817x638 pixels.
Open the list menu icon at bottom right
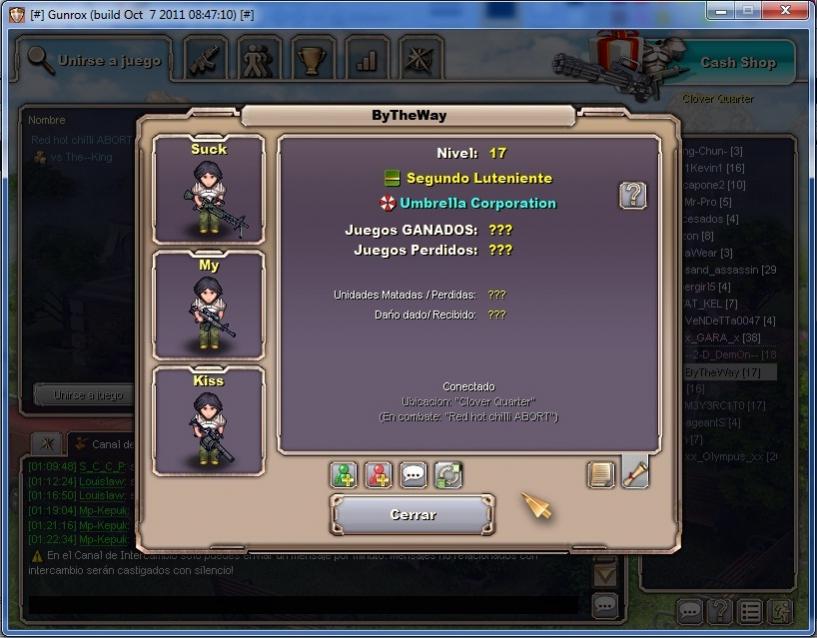pos(749,610)
